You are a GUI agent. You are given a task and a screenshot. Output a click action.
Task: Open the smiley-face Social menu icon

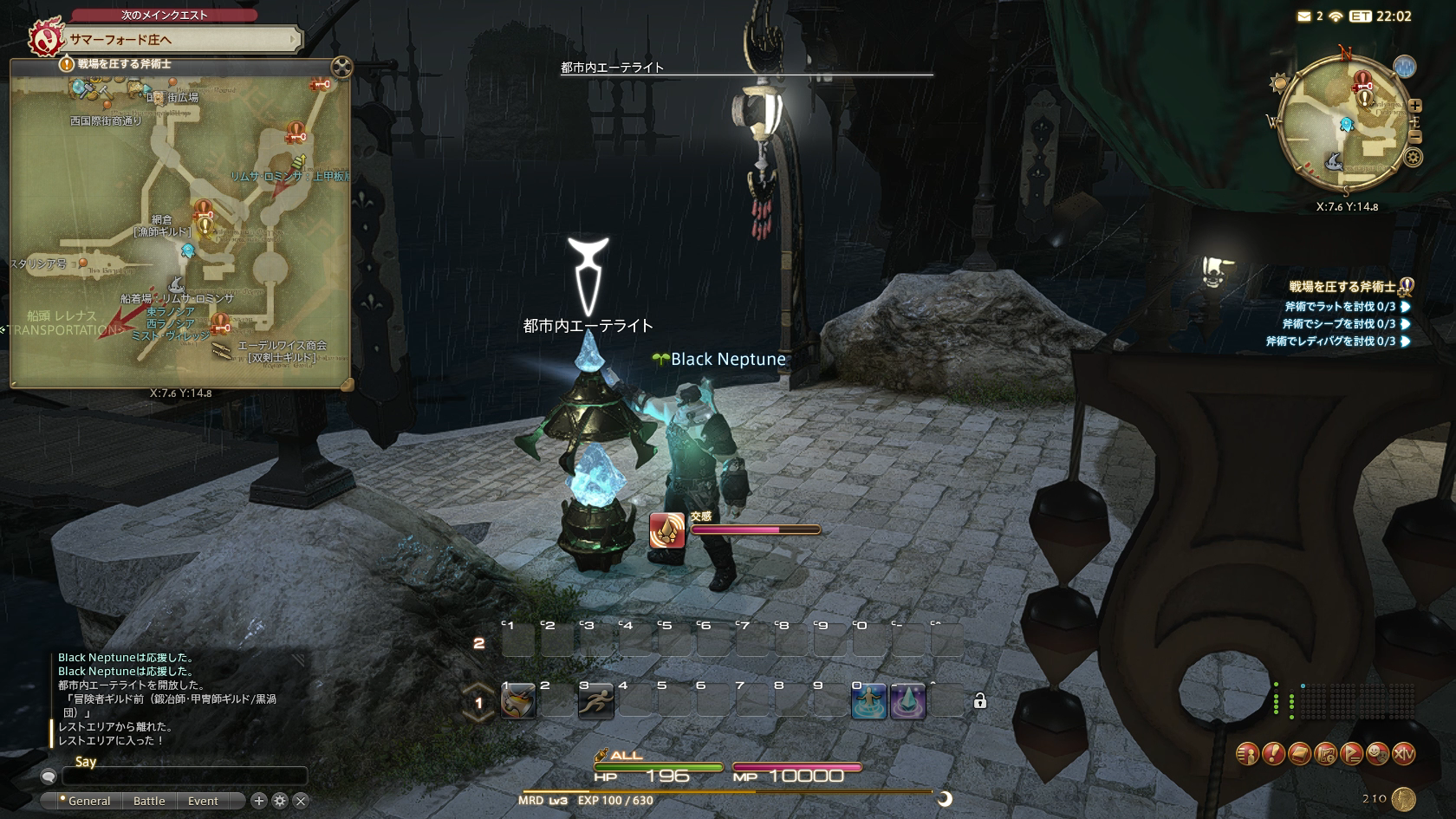click(1377, 754)
